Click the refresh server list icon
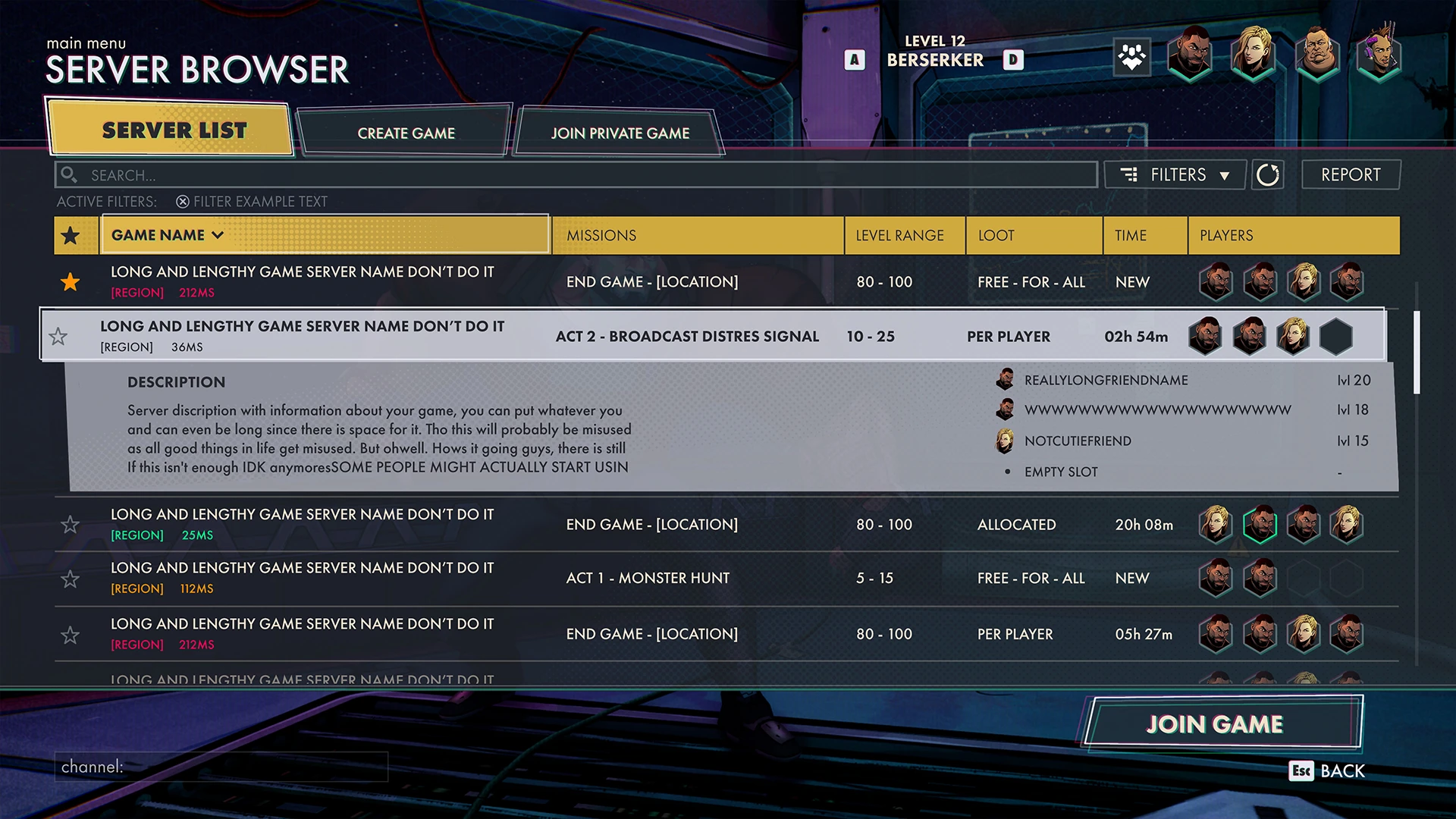 tap(1267, 174)
